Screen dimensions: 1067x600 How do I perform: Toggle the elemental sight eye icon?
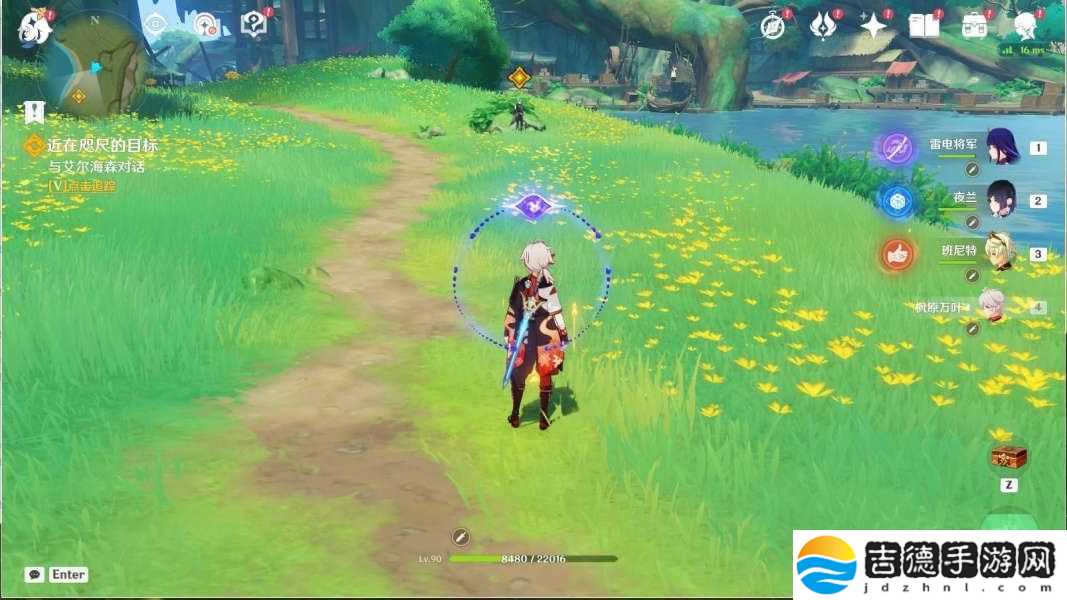pos(155,24)
